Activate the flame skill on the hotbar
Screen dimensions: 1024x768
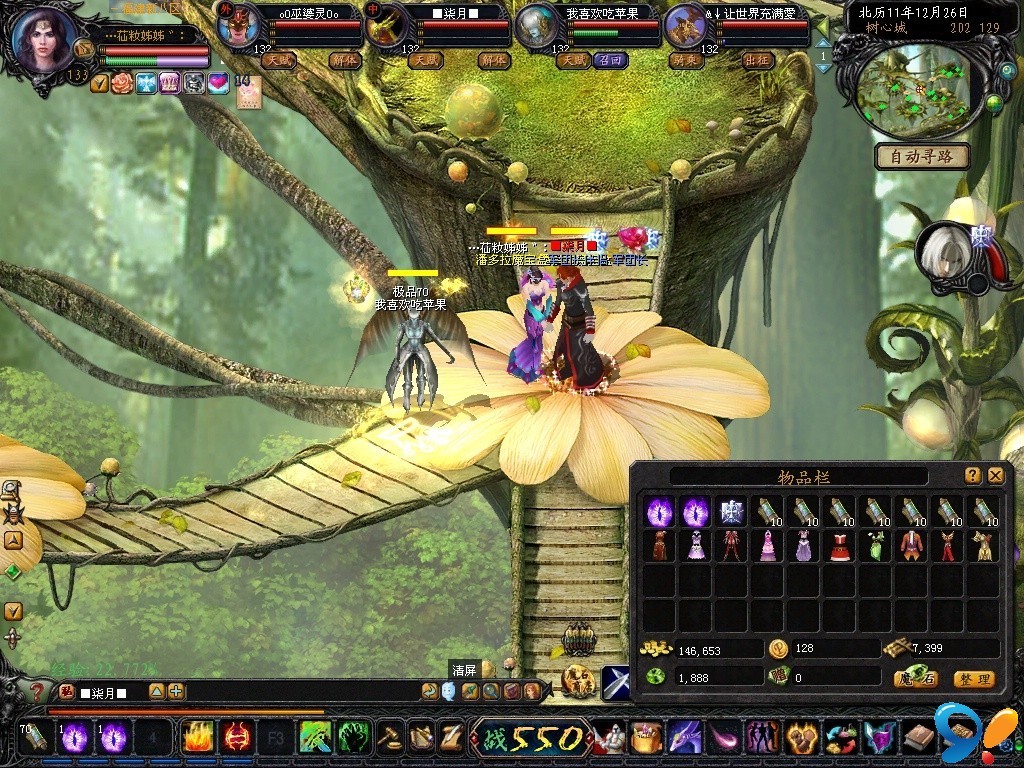click(x=197, y=738)
